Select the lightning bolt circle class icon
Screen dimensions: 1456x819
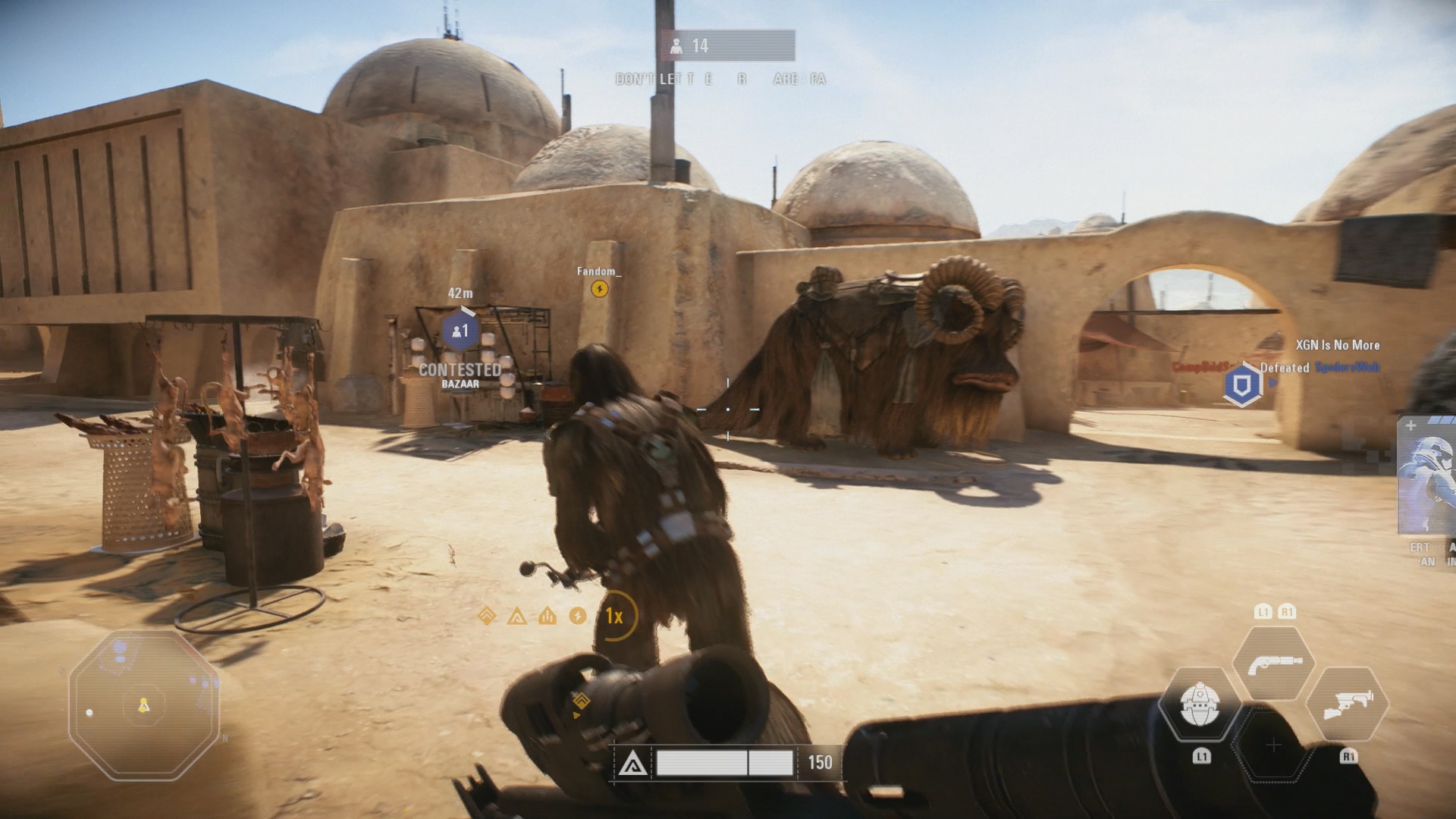coord(578,616)
